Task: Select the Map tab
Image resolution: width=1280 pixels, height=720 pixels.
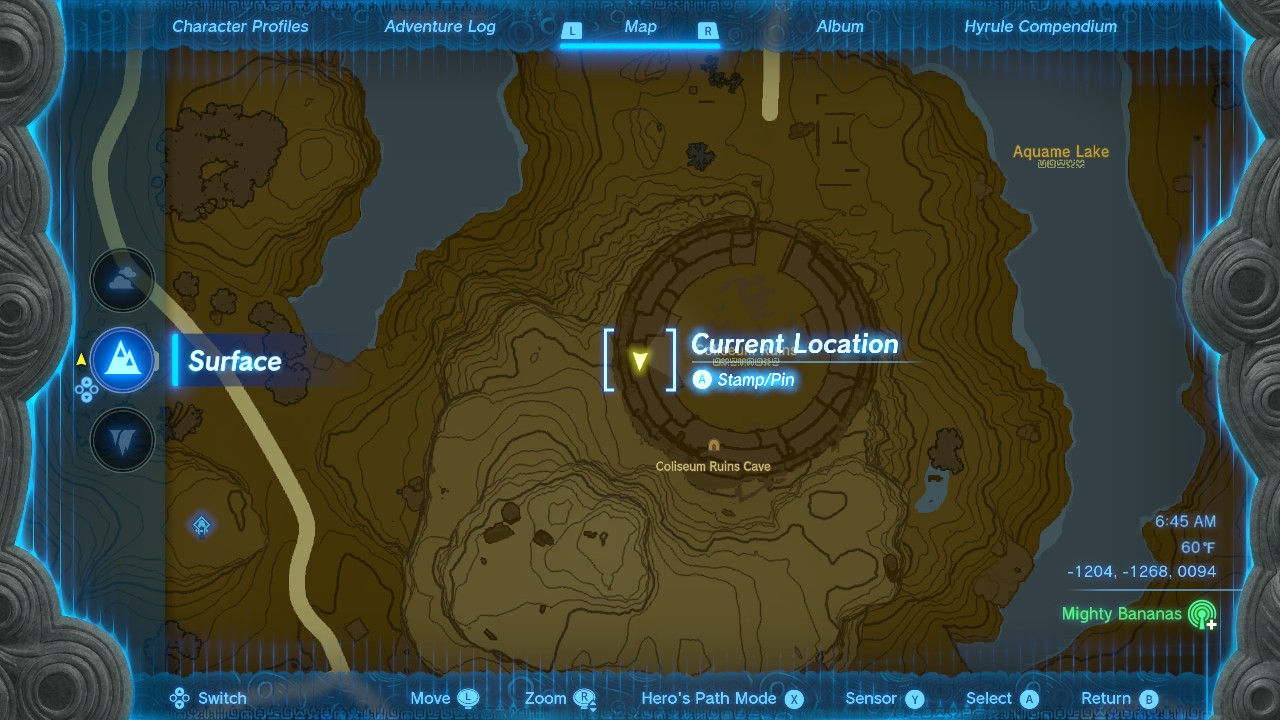Action: [x=640, y=27]
